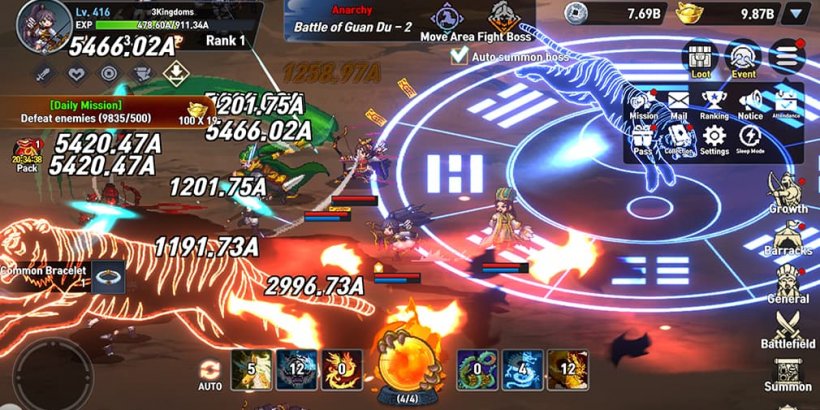The width and height of the screenshot is (820, 410).
Task: Toggle the AUTO skill button
Action: [x=210, y=375]
